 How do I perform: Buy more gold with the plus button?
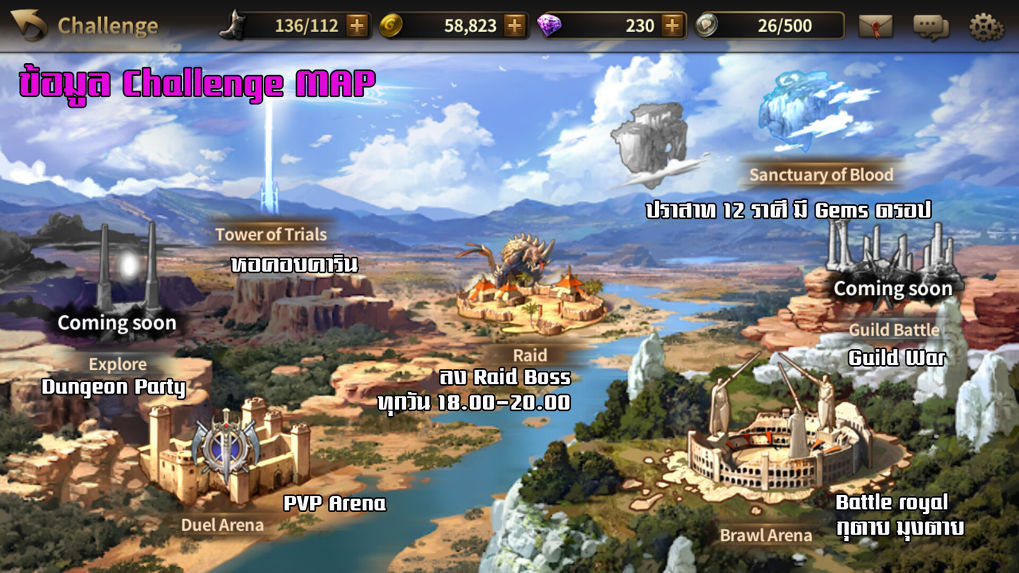(x=515, y=25)
